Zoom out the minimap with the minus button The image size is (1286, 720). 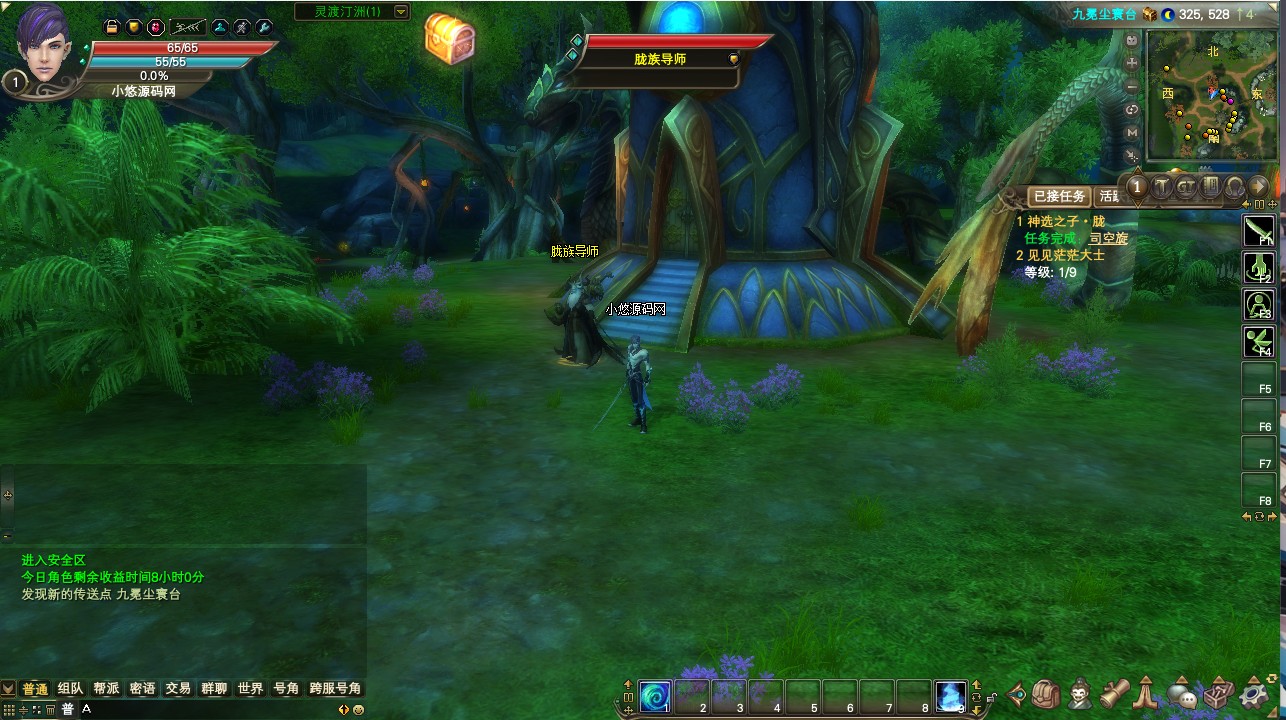pyautogui.click(x=1132, y=86)
